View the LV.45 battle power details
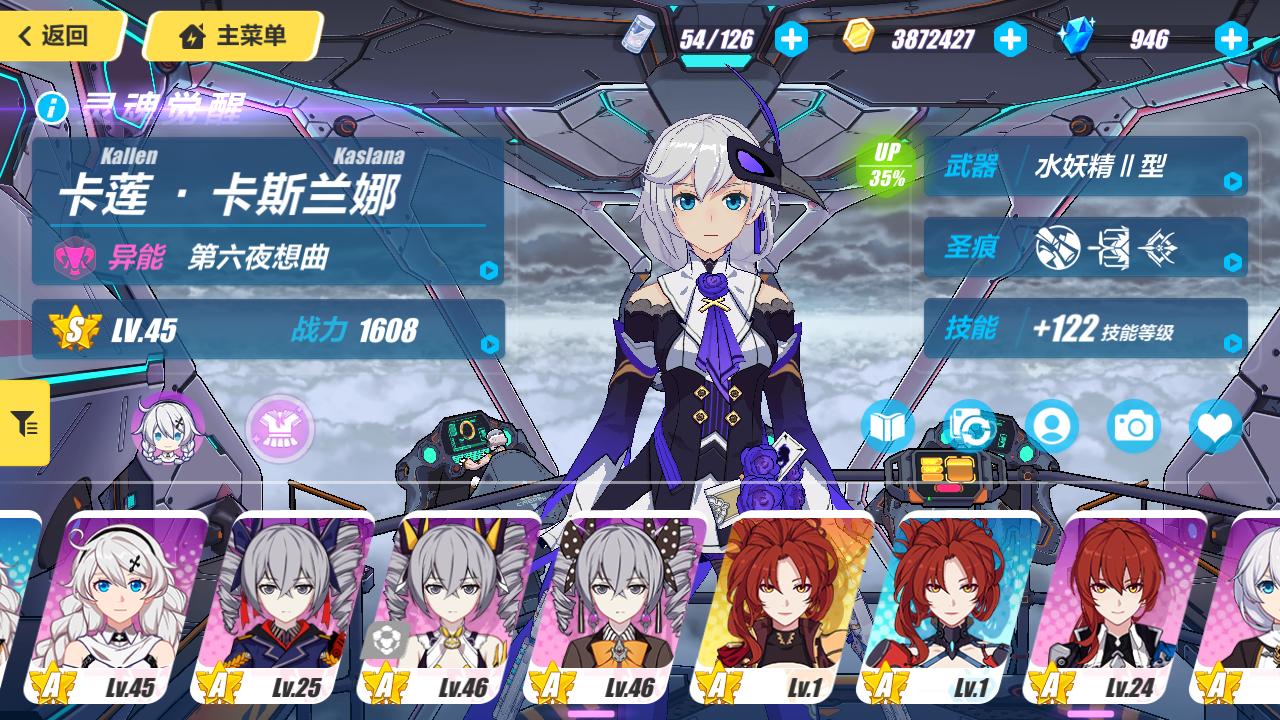 click(268, 329)
